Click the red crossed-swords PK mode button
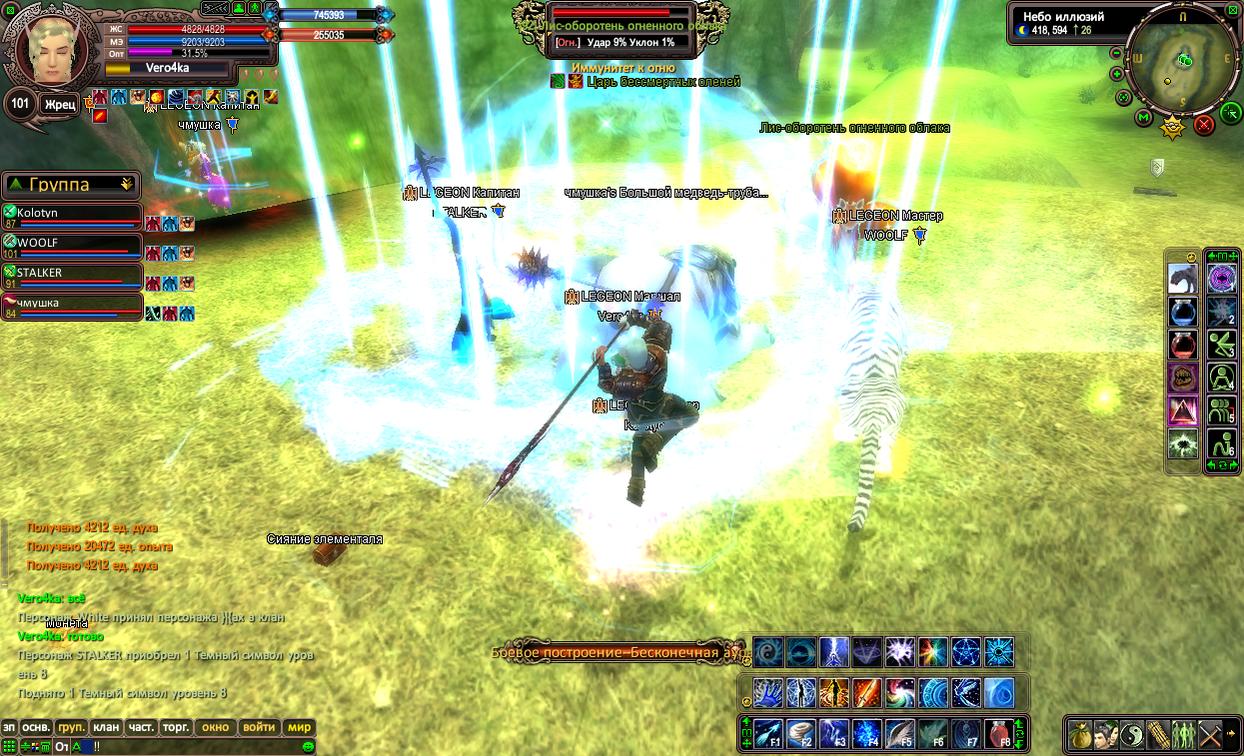Viewport: 1244px width, 756px height. click(1204, 124)
